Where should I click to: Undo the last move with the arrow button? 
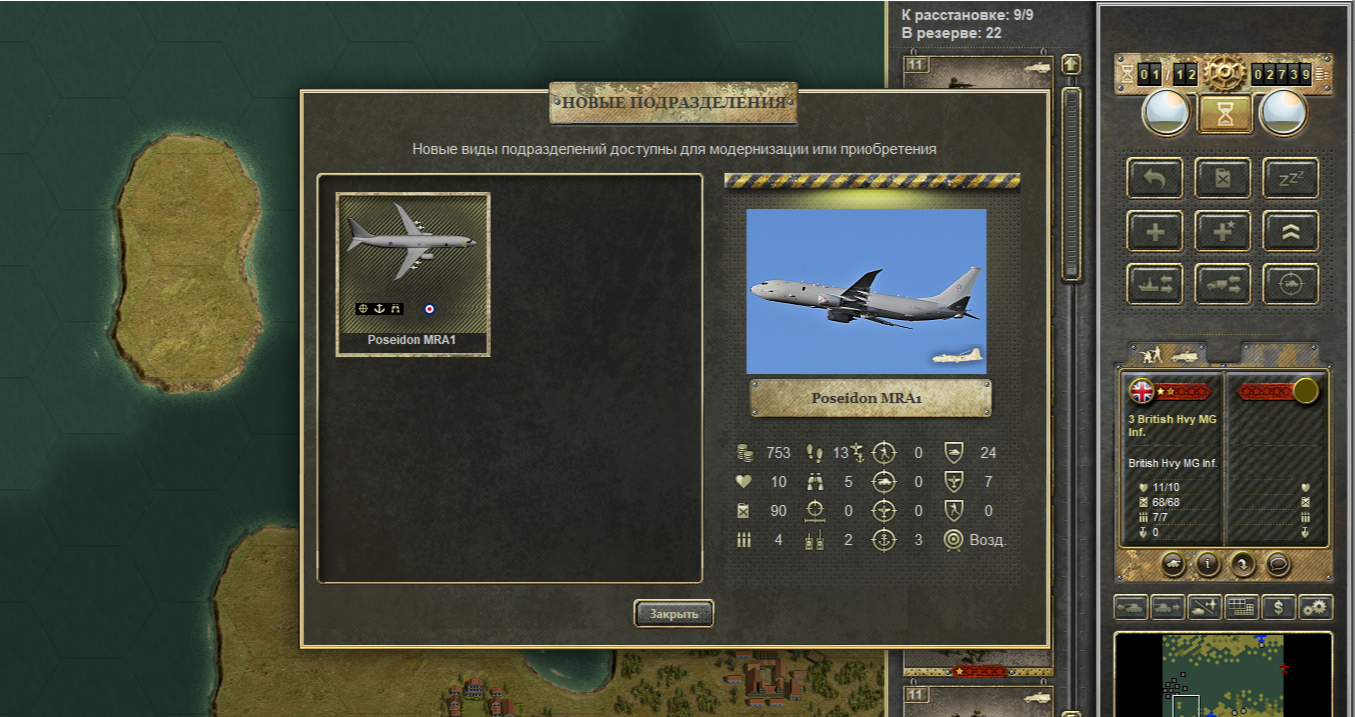click(1155, 178)
